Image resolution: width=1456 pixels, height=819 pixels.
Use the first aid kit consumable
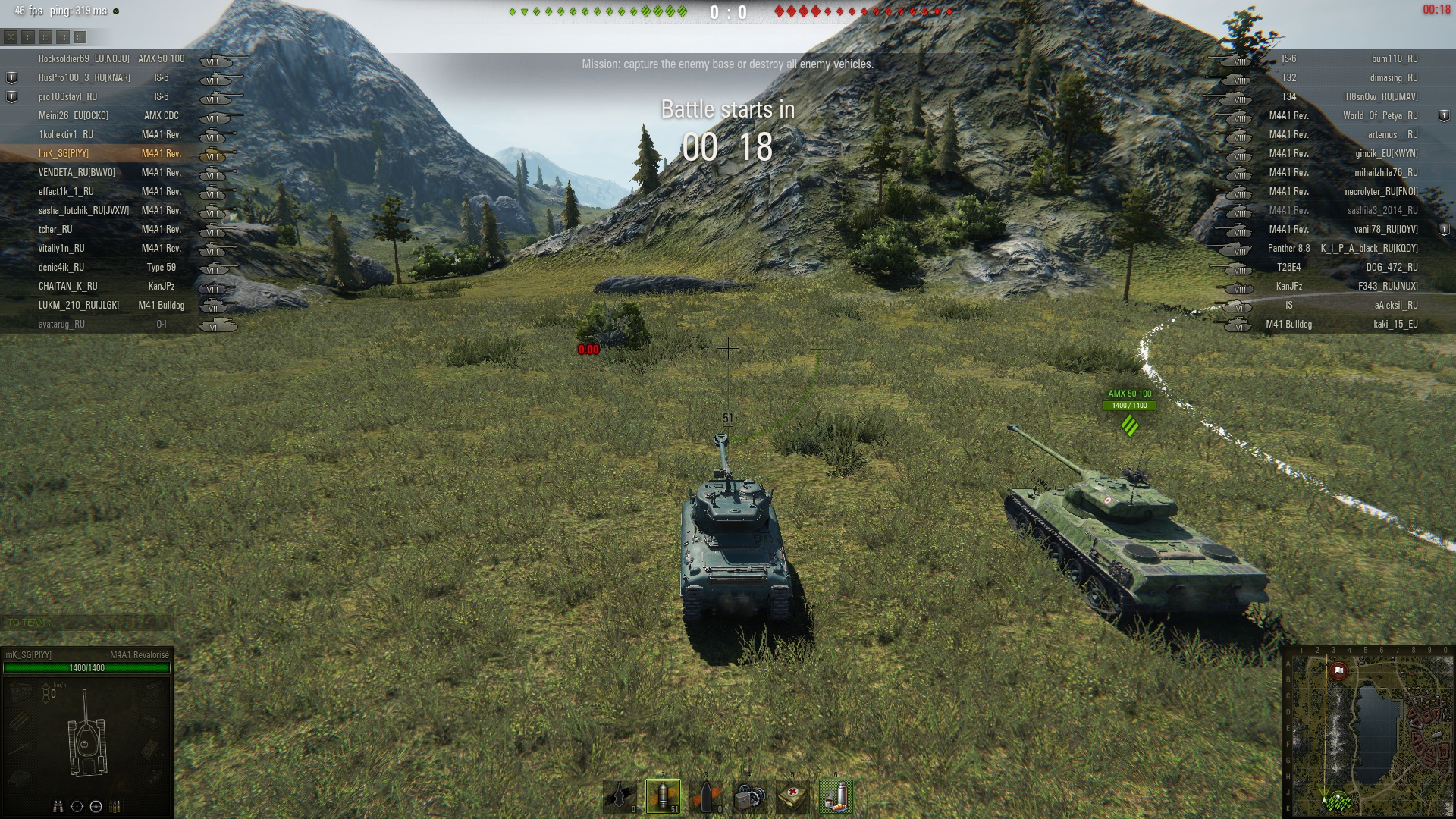792,796
